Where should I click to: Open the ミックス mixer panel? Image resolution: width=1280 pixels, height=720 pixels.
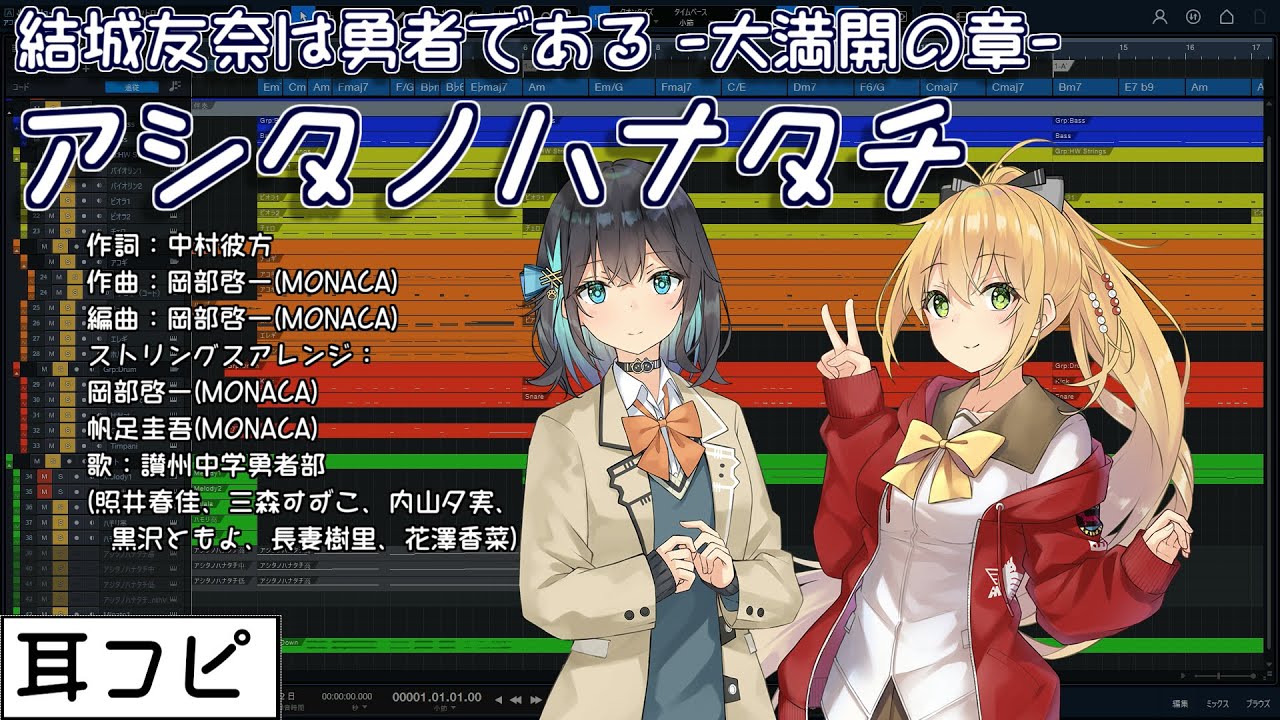[x=1217, y=704]
